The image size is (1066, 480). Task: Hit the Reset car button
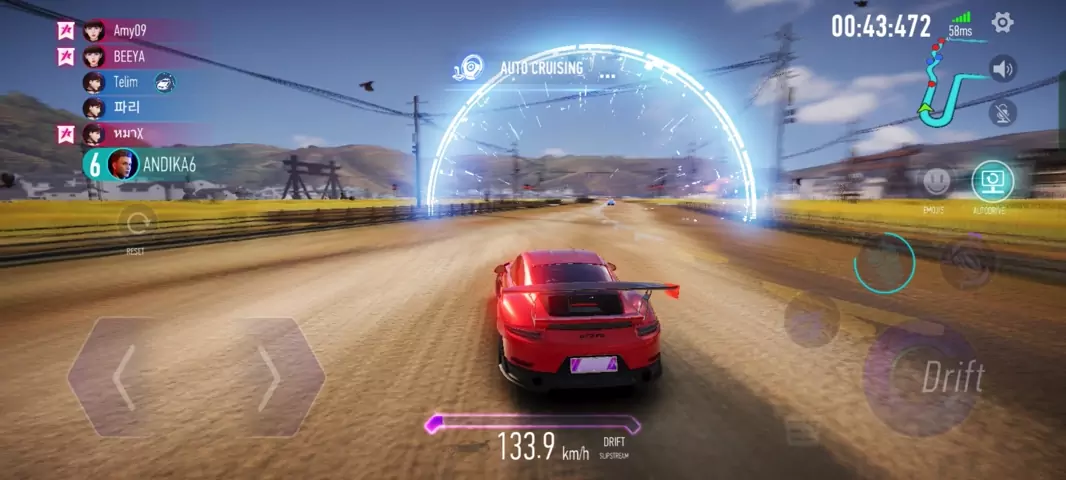pyautogui.click(x=136, y=223)
